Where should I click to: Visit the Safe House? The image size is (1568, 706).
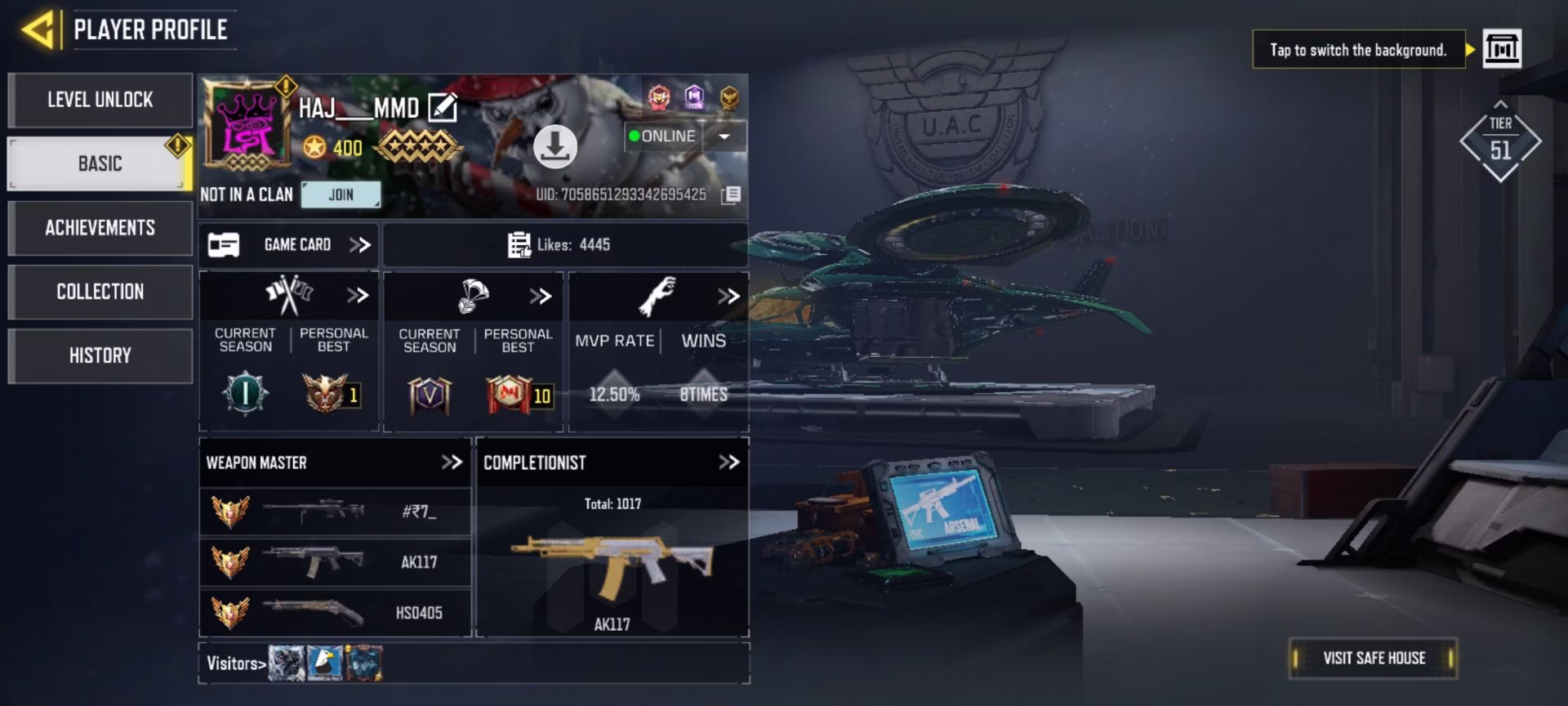pos(1374,659)
